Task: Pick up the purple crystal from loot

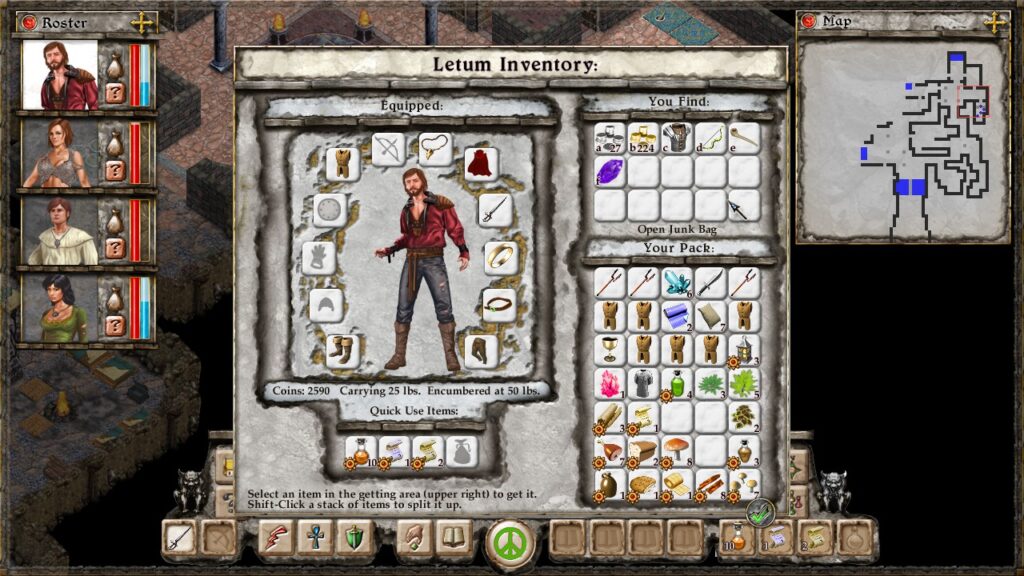Action: point(610,171)
